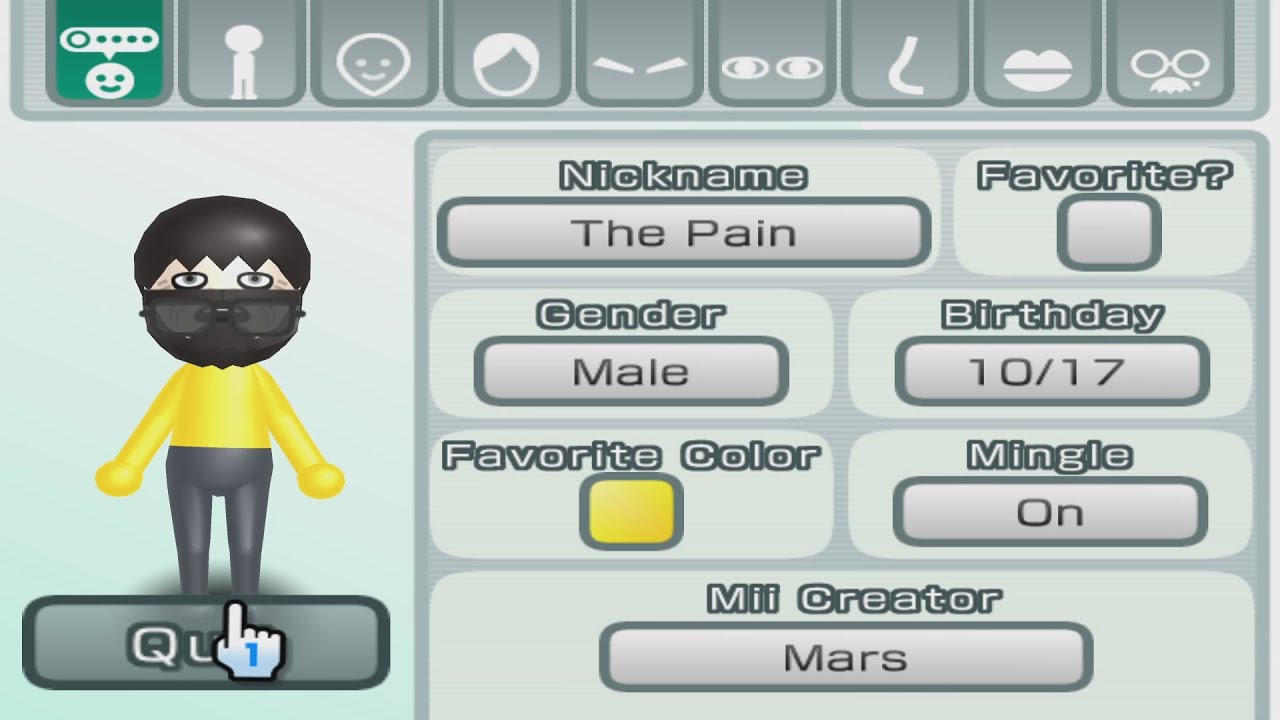Pick a new Favorite Color swatch
Viewport: 1280px width, 720px height.
tap(630, 513)
